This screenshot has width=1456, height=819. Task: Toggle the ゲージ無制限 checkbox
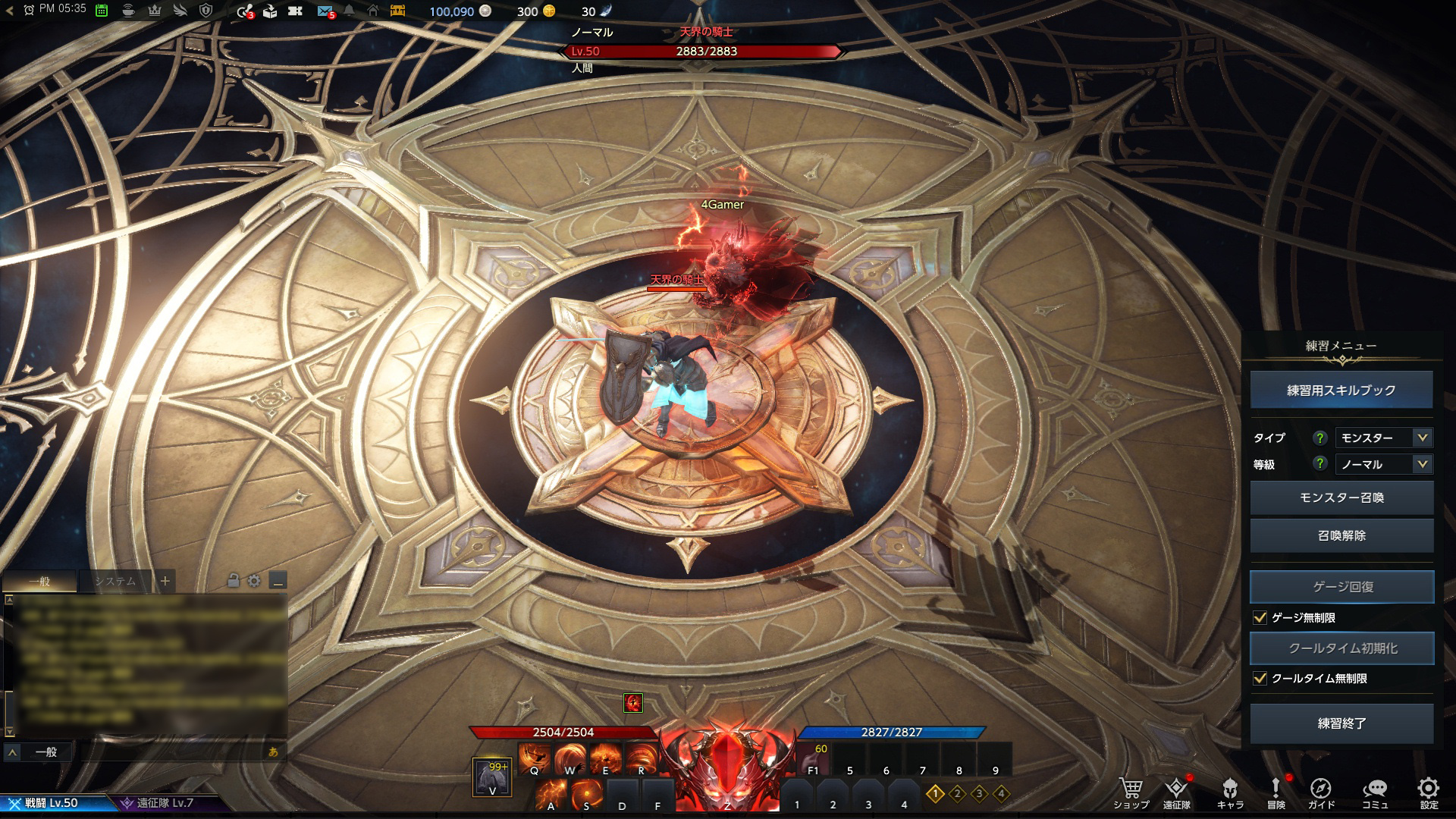pos(1260,618)
